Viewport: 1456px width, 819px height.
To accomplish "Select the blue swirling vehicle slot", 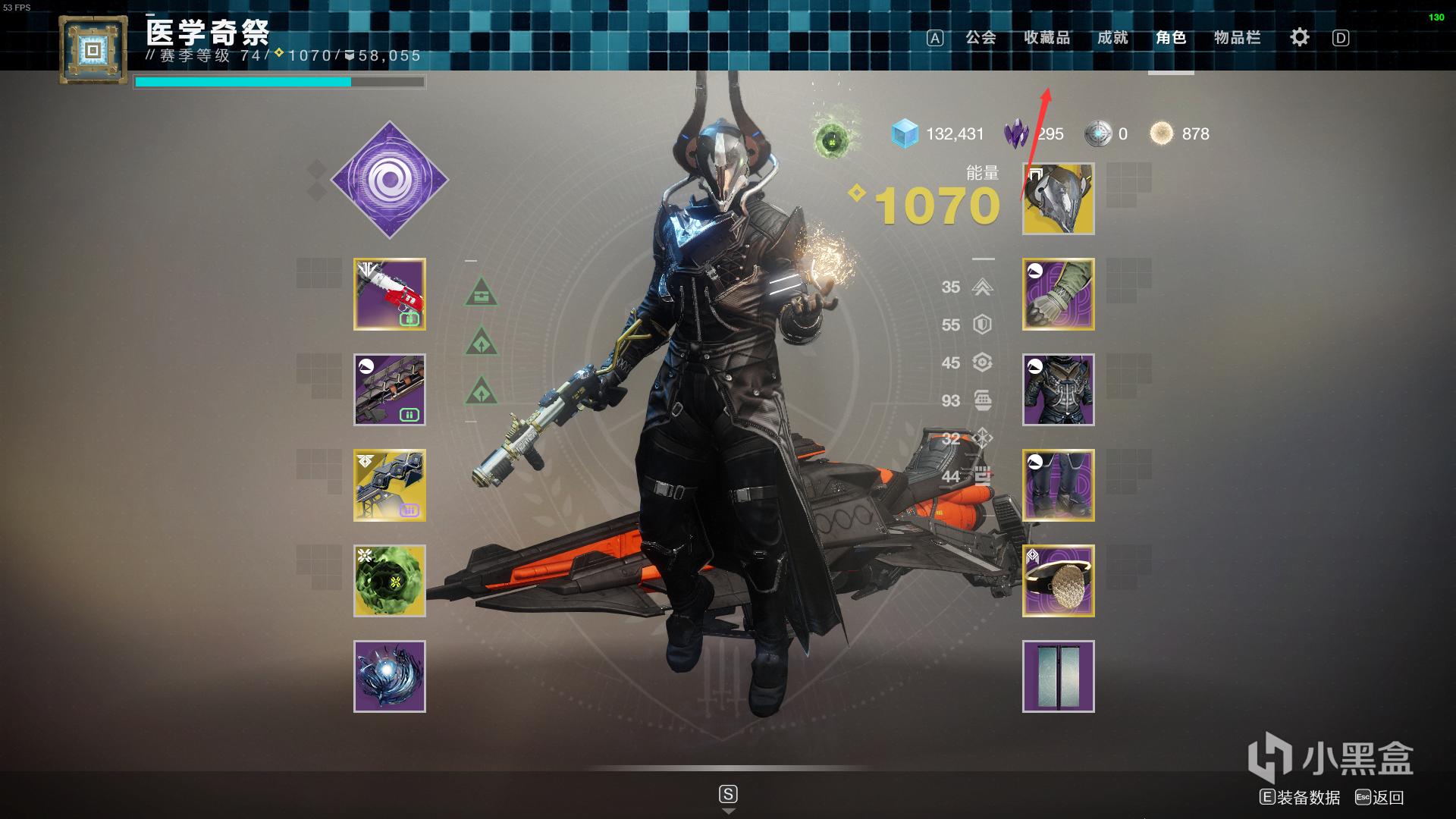I will pos(390,676).
